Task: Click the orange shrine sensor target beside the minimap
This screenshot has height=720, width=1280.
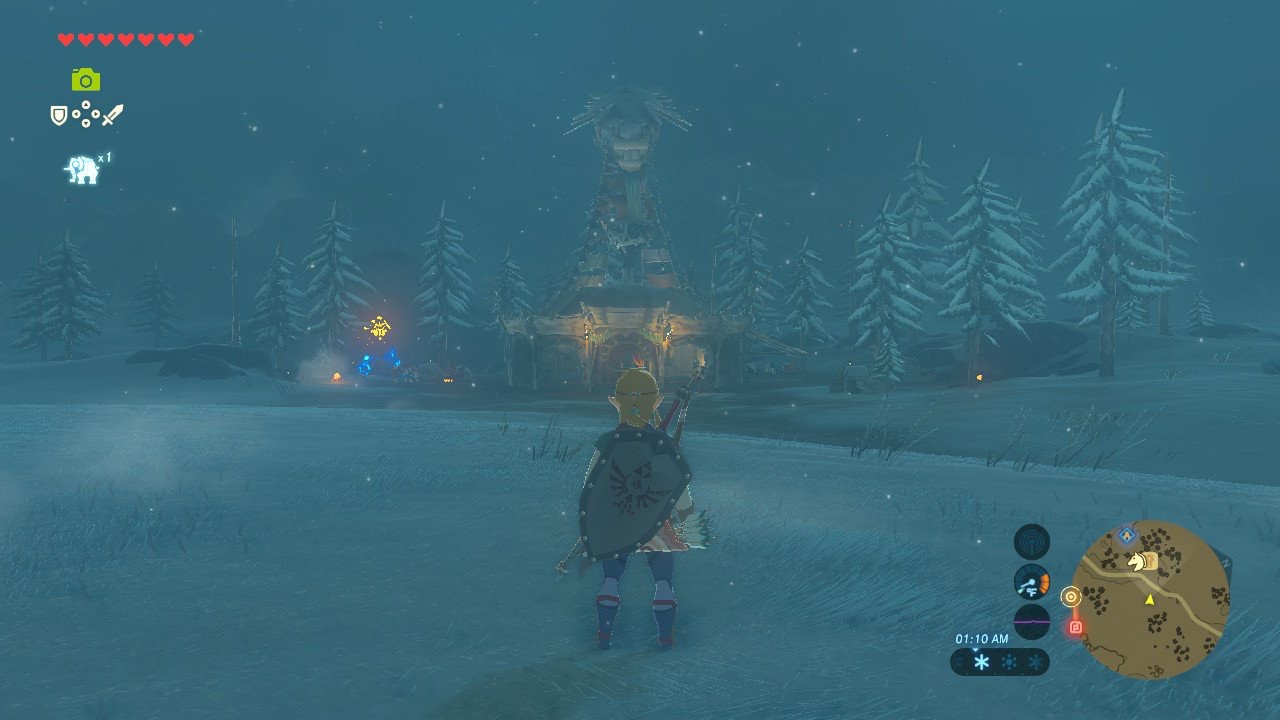Action: pos(1071,596)
